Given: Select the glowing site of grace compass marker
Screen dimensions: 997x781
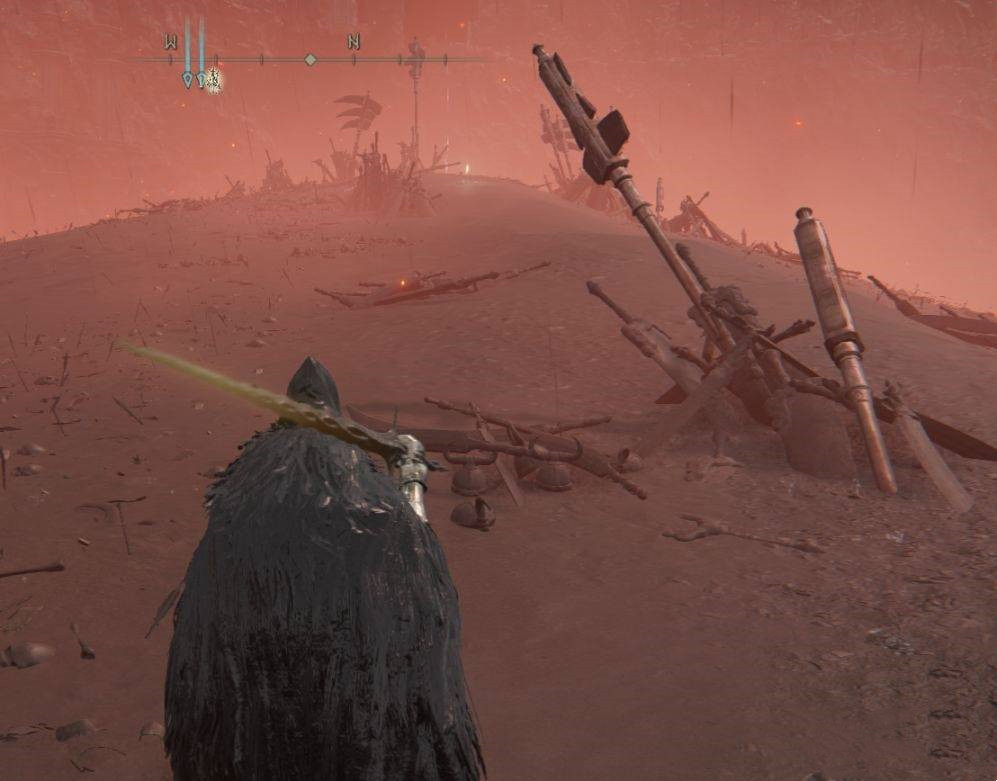Looking at the screenshot, I should pos(213,80).
